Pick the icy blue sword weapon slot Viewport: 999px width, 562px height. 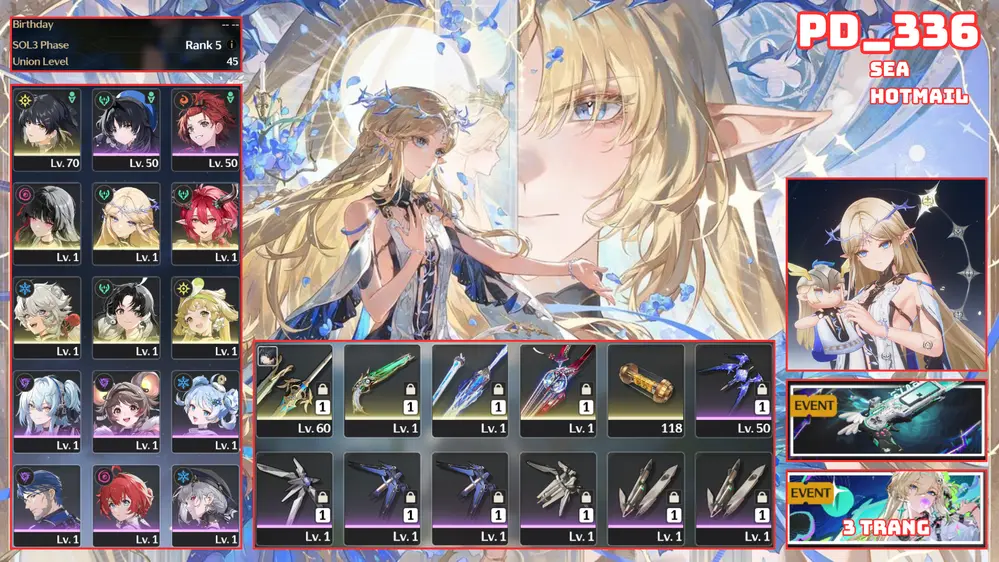[x=469, y=390]
